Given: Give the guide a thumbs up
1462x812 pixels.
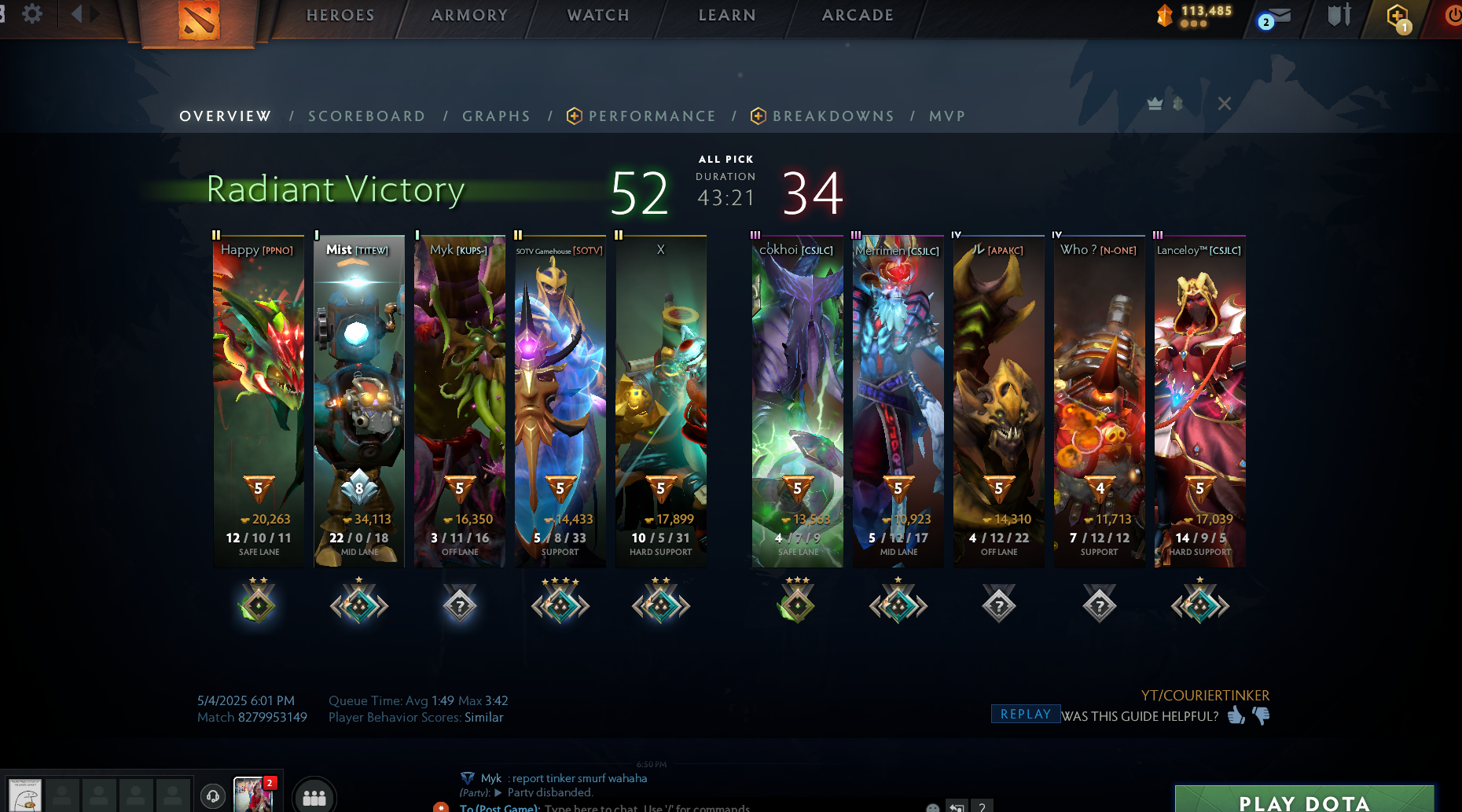Looking at the screenshot, I should [1236, 715].
